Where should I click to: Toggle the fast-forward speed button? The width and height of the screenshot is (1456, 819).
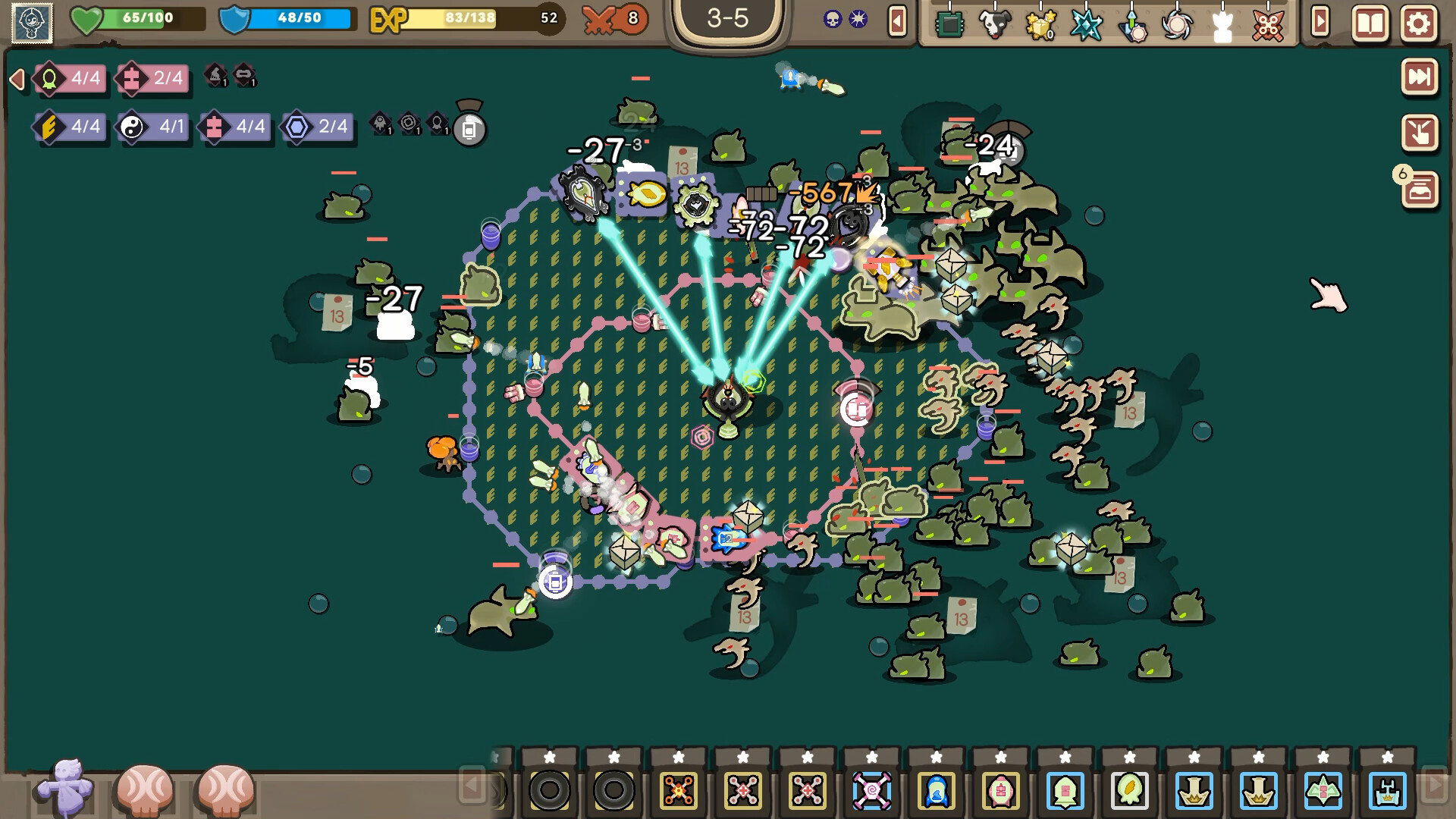[x=1419, y=77]
